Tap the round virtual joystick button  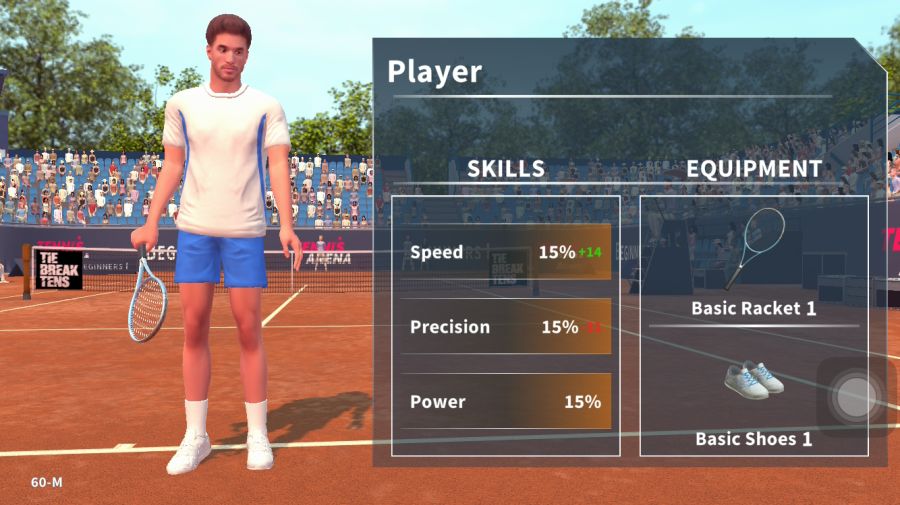[854, 397]
